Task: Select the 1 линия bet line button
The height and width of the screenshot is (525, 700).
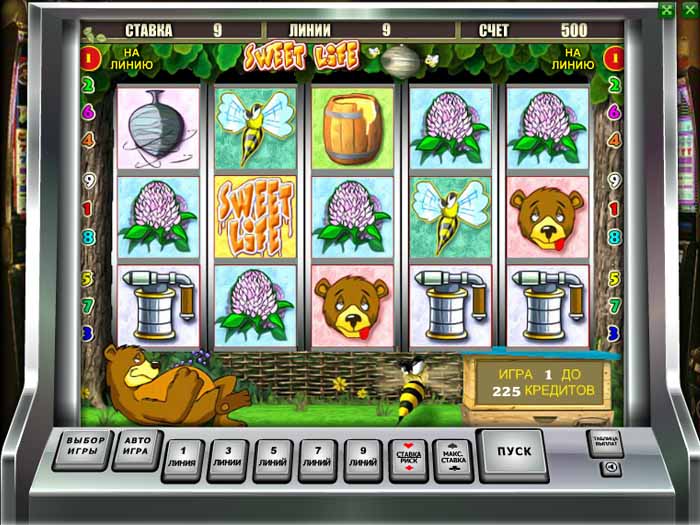Action: (x=185, y=458)
